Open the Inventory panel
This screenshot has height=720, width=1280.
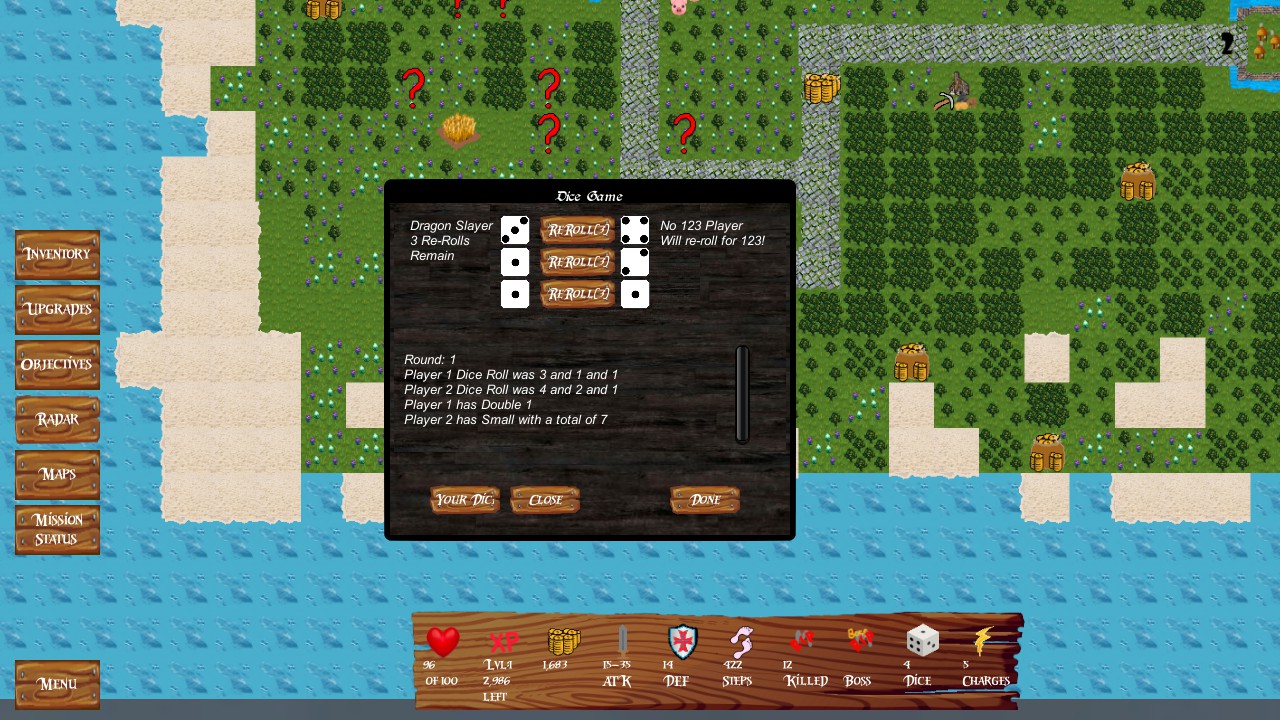tap(57, 254)
